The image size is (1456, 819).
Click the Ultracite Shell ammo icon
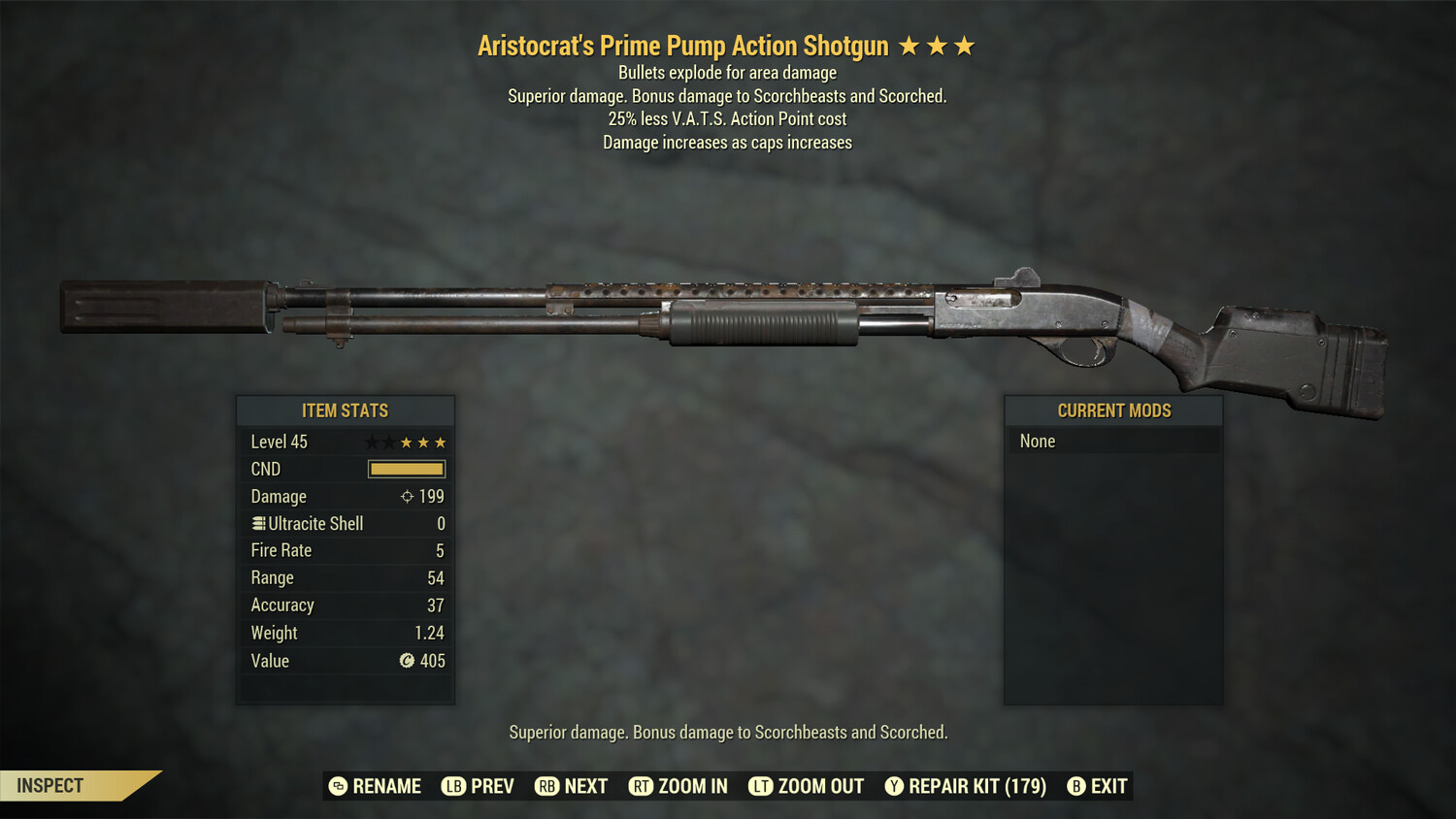click(x=257, y=523)
